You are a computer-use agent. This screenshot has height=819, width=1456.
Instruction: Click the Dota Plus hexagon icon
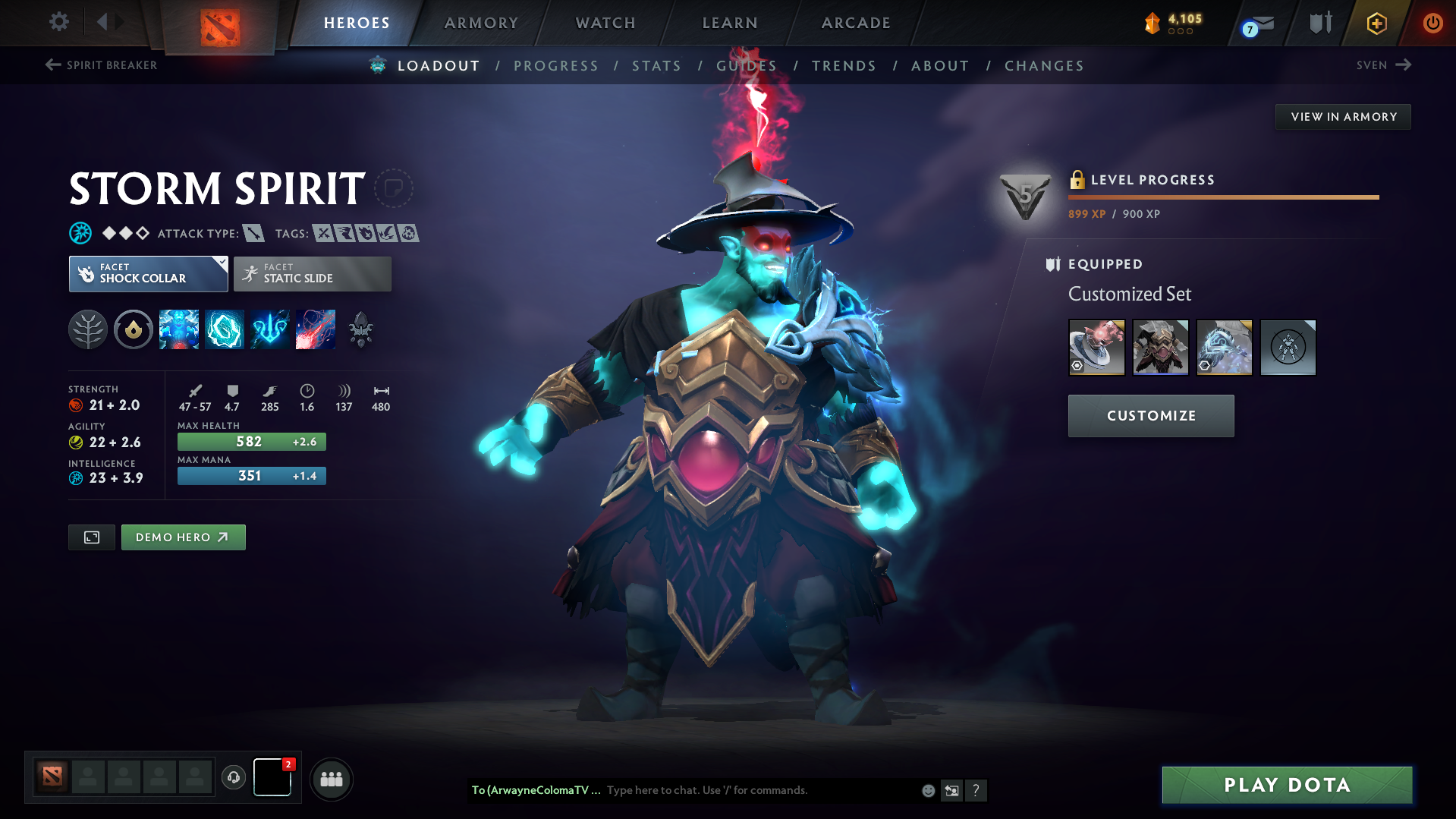pos(1376,23)
